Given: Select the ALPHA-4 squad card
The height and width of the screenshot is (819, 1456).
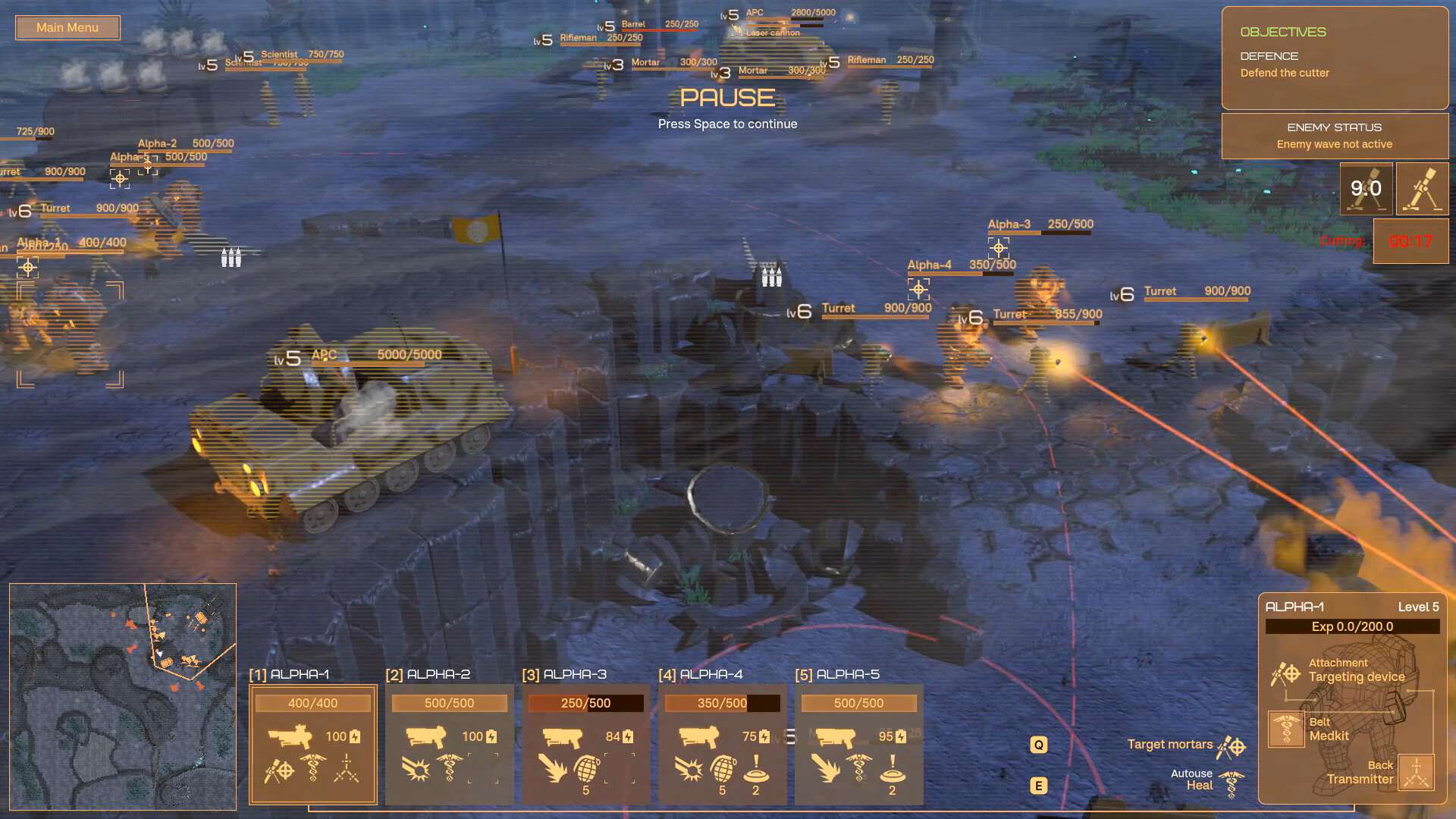Looking at the screenshot, I should coord(722,743).
